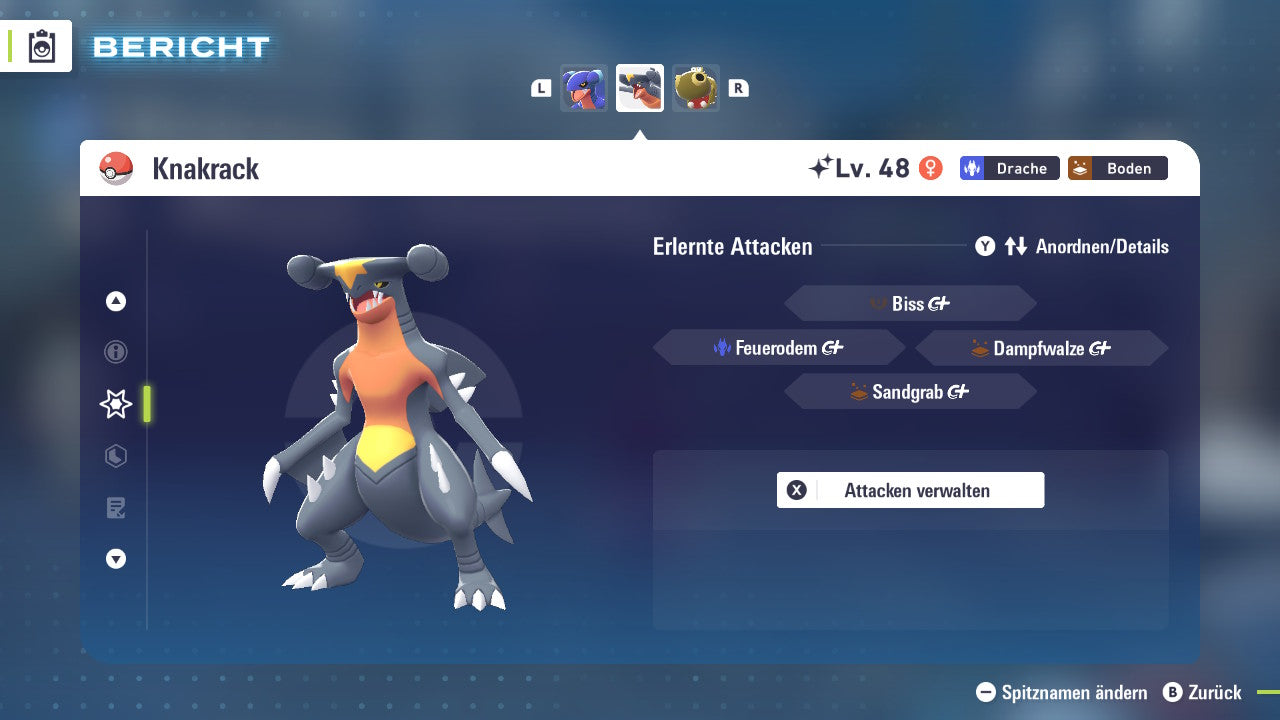Select the Boden type badge

pos(1117,168)
